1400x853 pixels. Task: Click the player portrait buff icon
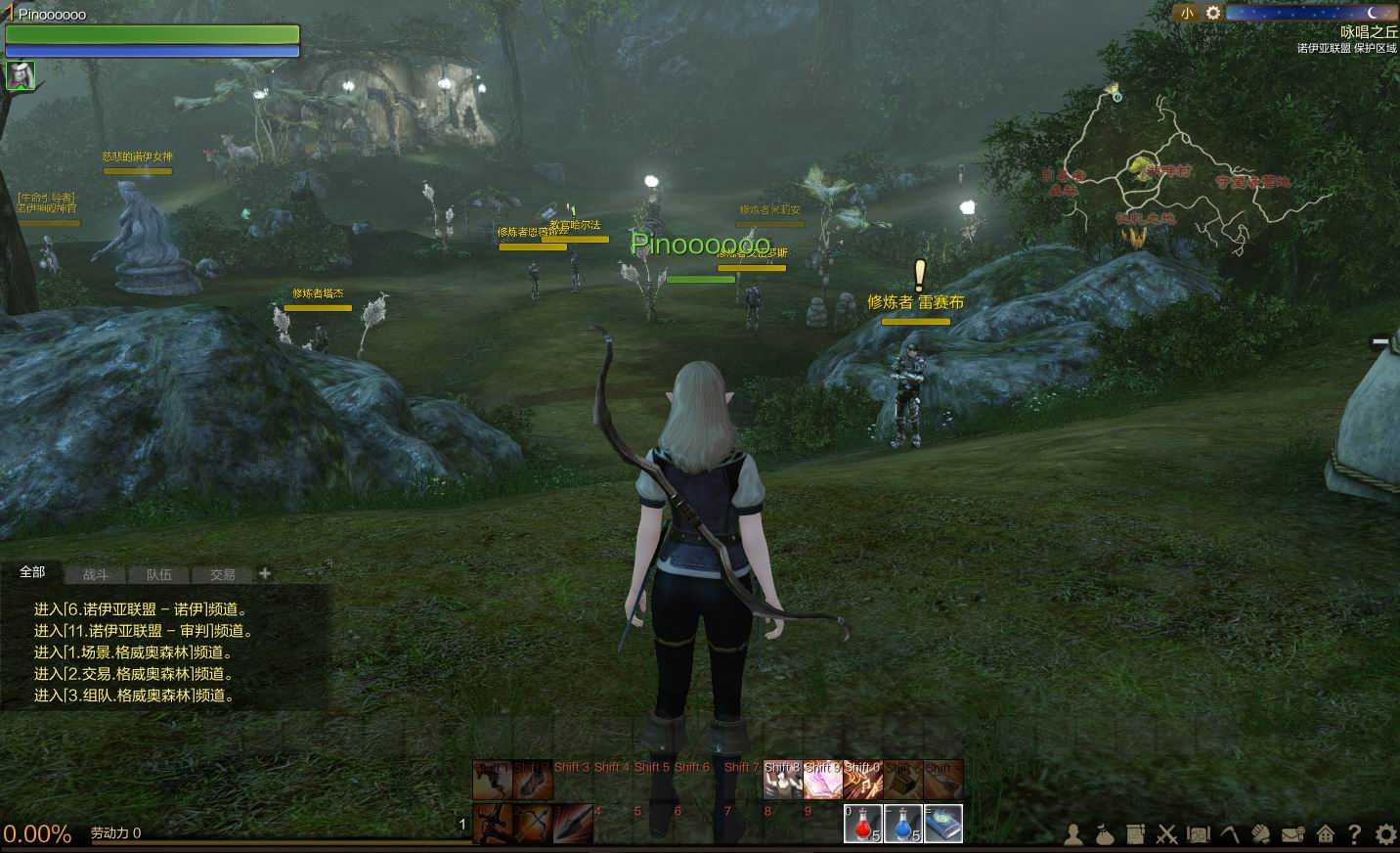click(21, 75)
